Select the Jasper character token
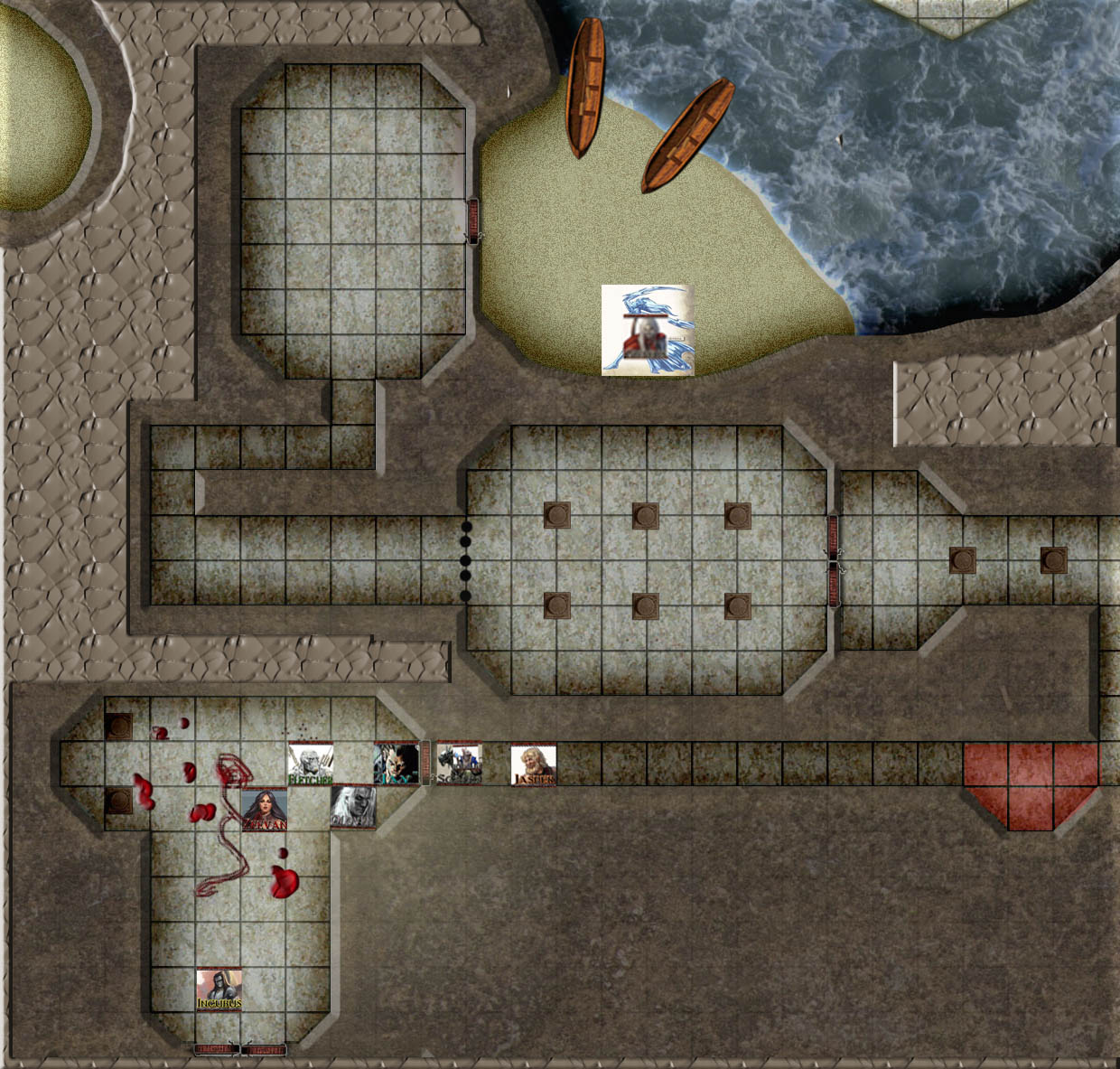This screenshot has height=1069, width=1120. (533, 764)
